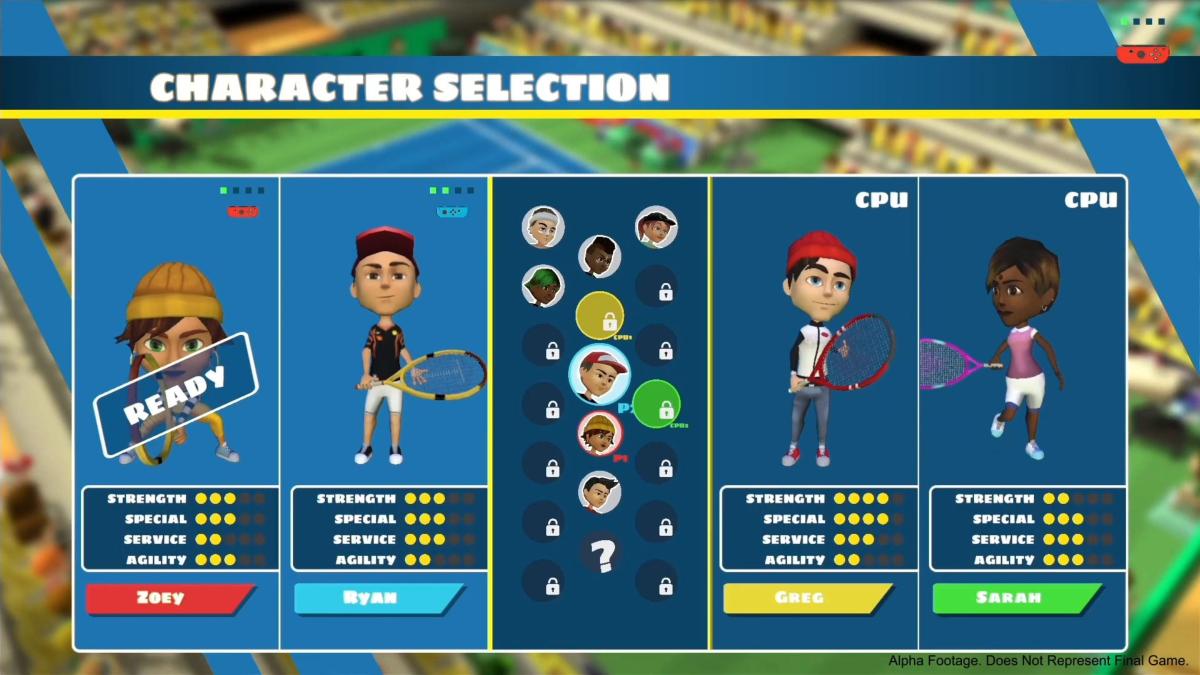The image size is (1200, 675).
Task: Choose the red-cap character marked P2
Action: click(599, 373)
